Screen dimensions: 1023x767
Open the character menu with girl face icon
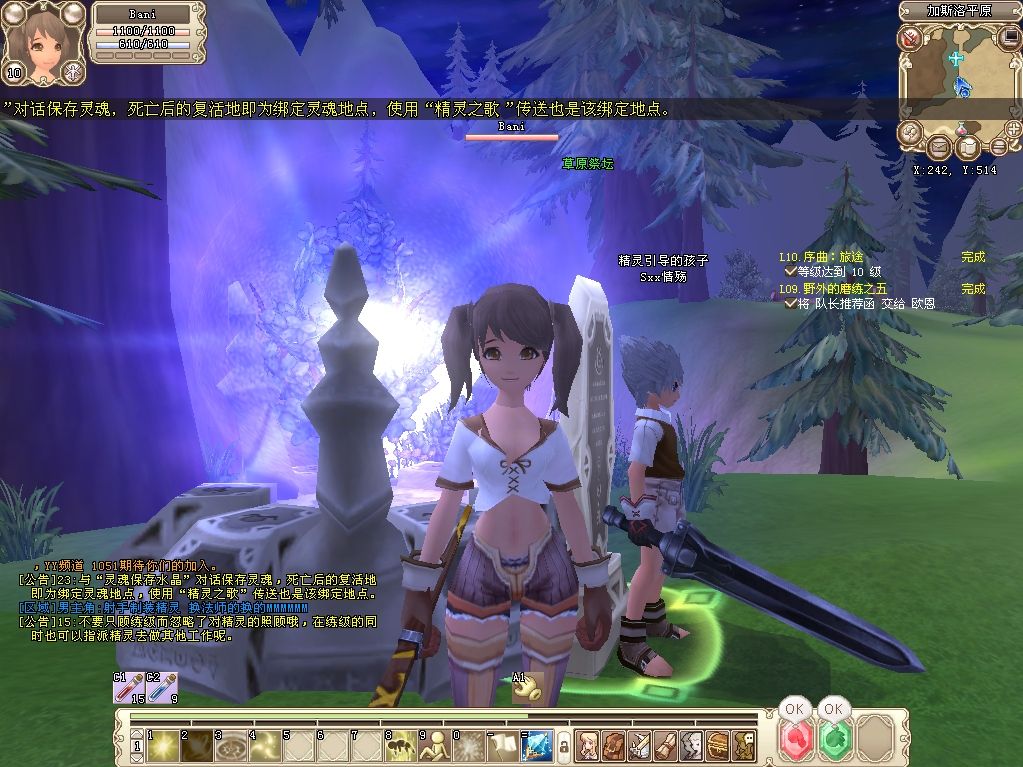(x=587, y=744)
